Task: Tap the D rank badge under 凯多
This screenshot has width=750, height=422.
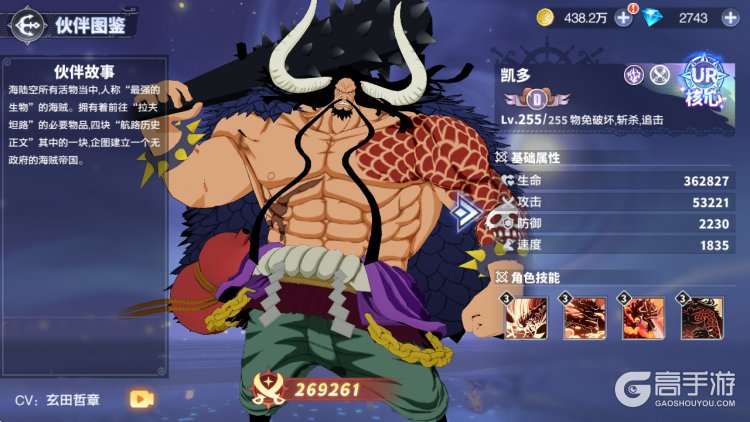Action: coord(536,99)
